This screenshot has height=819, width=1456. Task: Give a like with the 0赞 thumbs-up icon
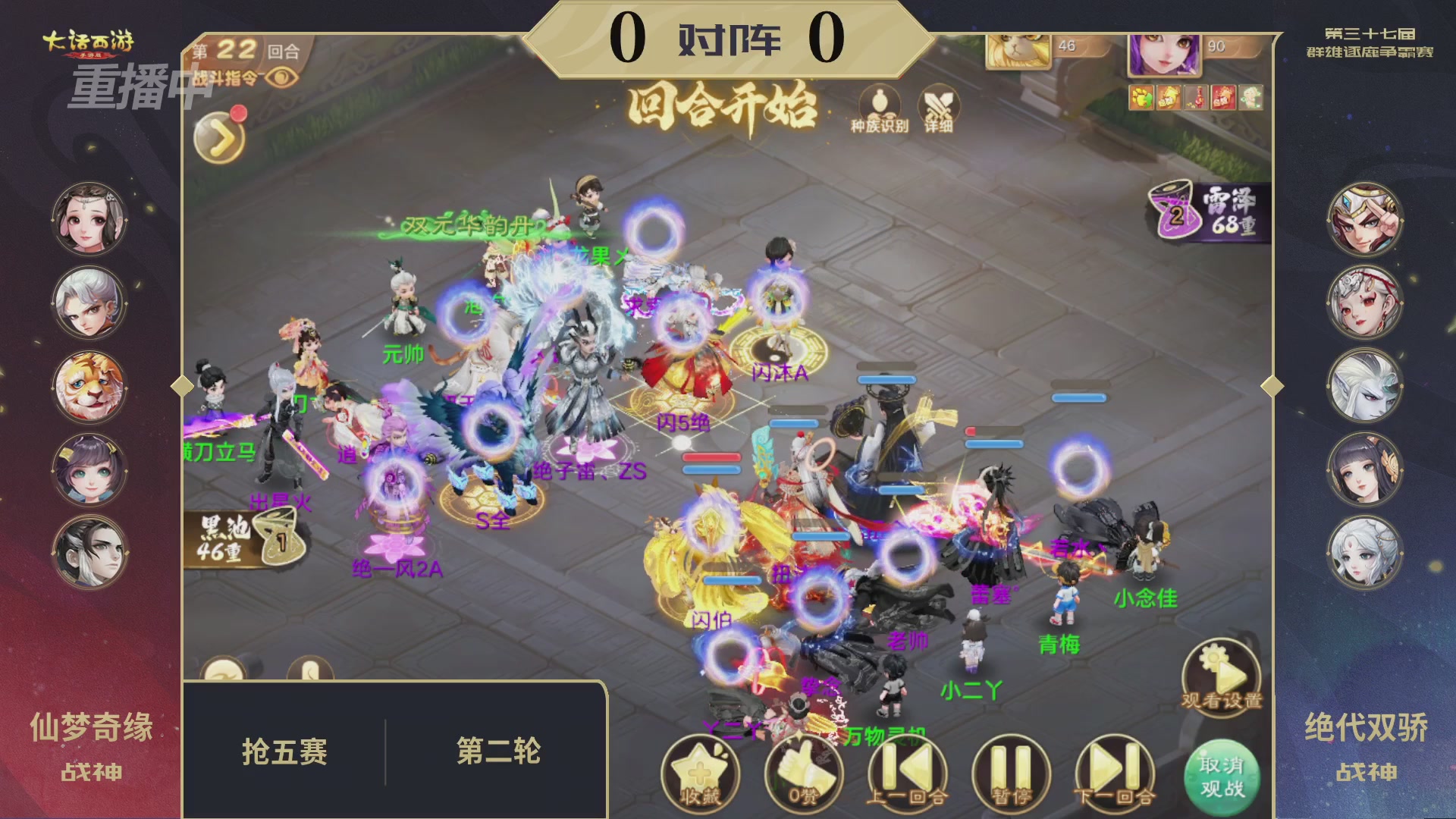tap(802, 770)
